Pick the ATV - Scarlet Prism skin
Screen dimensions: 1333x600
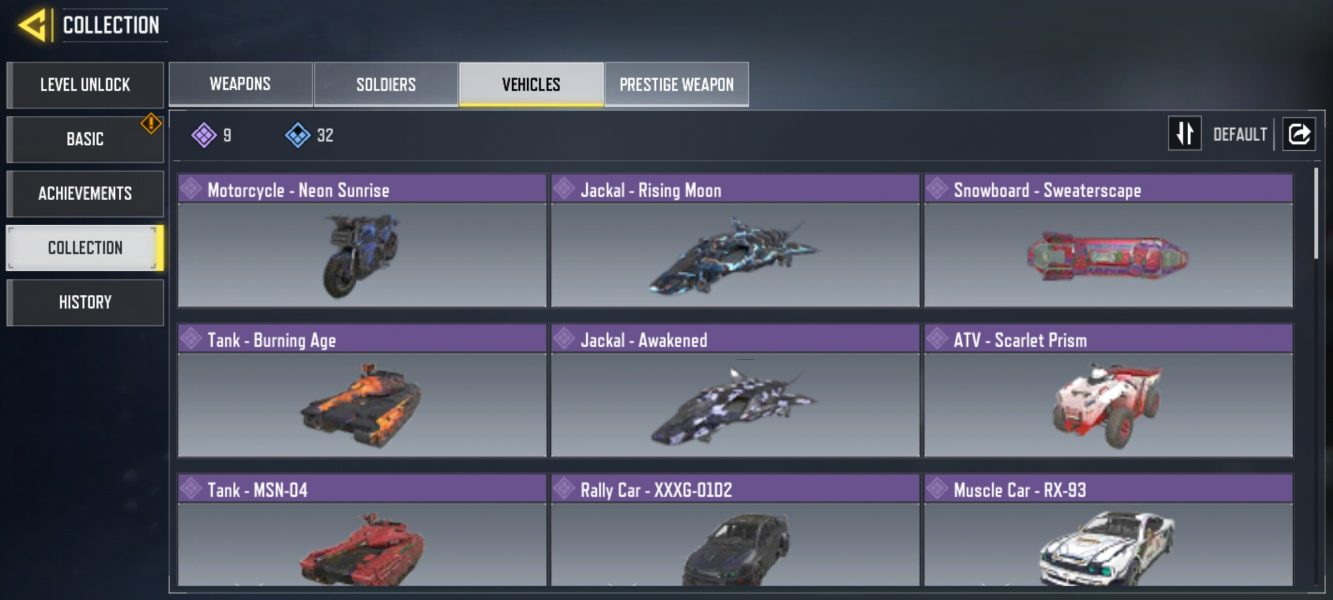coord(1108,391)
